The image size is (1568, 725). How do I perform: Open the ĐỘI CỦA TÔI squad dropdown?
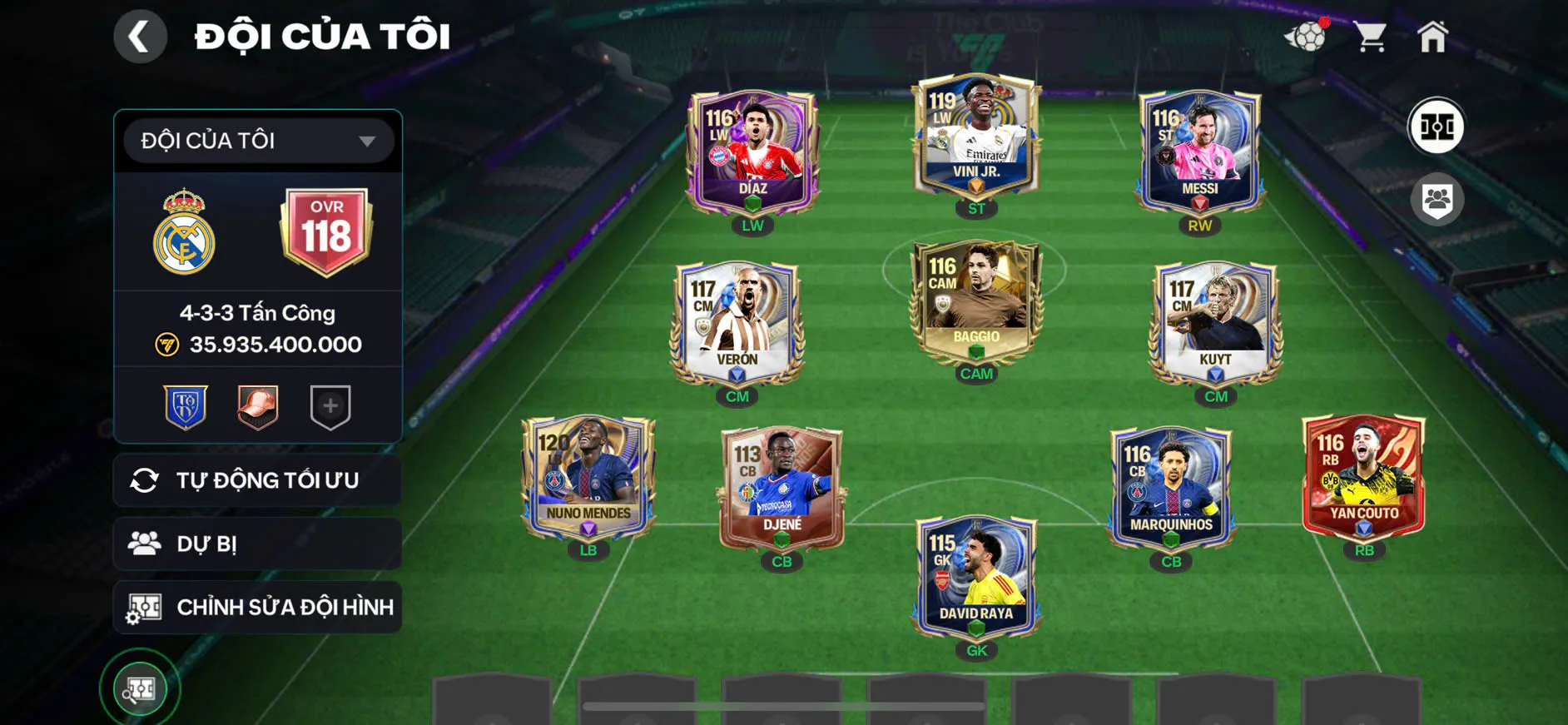[258, 141]
